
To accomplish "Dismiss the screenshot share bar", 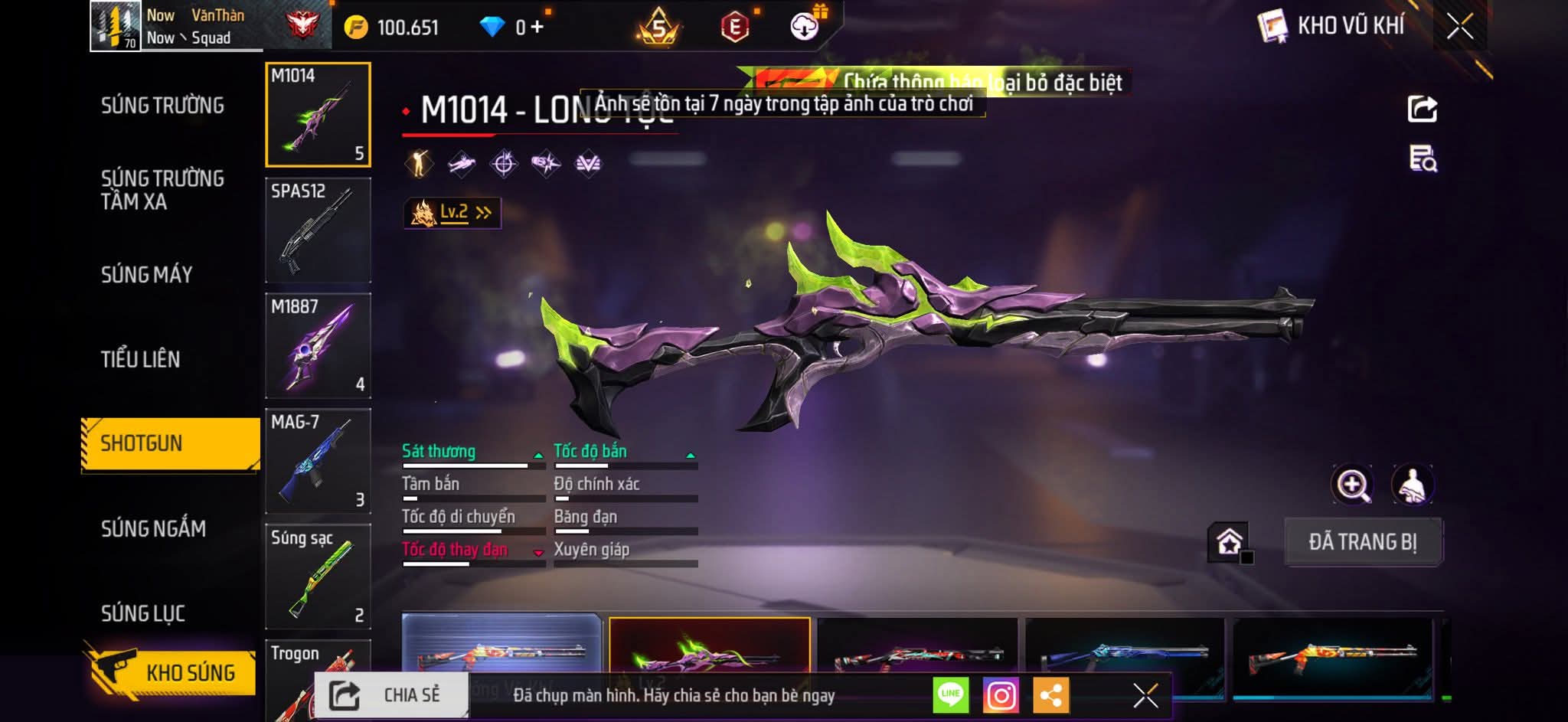I will [1145, 696].
